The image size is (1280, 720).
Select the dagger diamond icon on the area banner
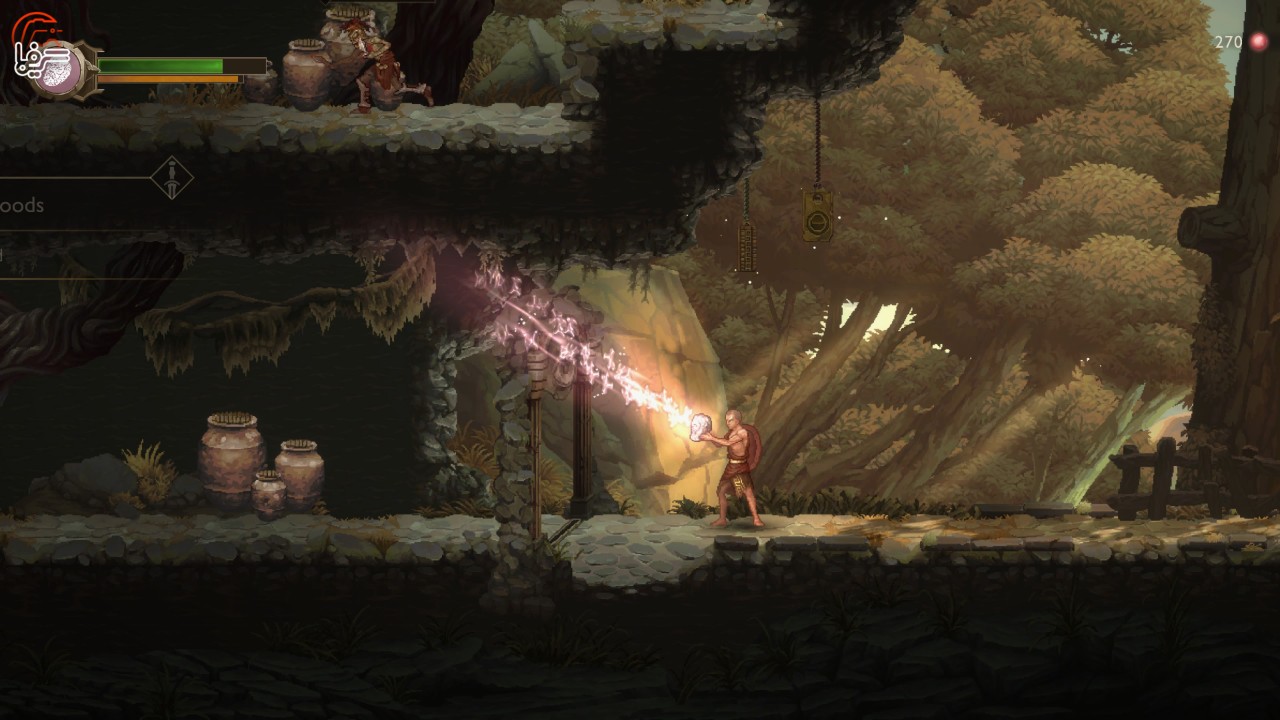172,178
